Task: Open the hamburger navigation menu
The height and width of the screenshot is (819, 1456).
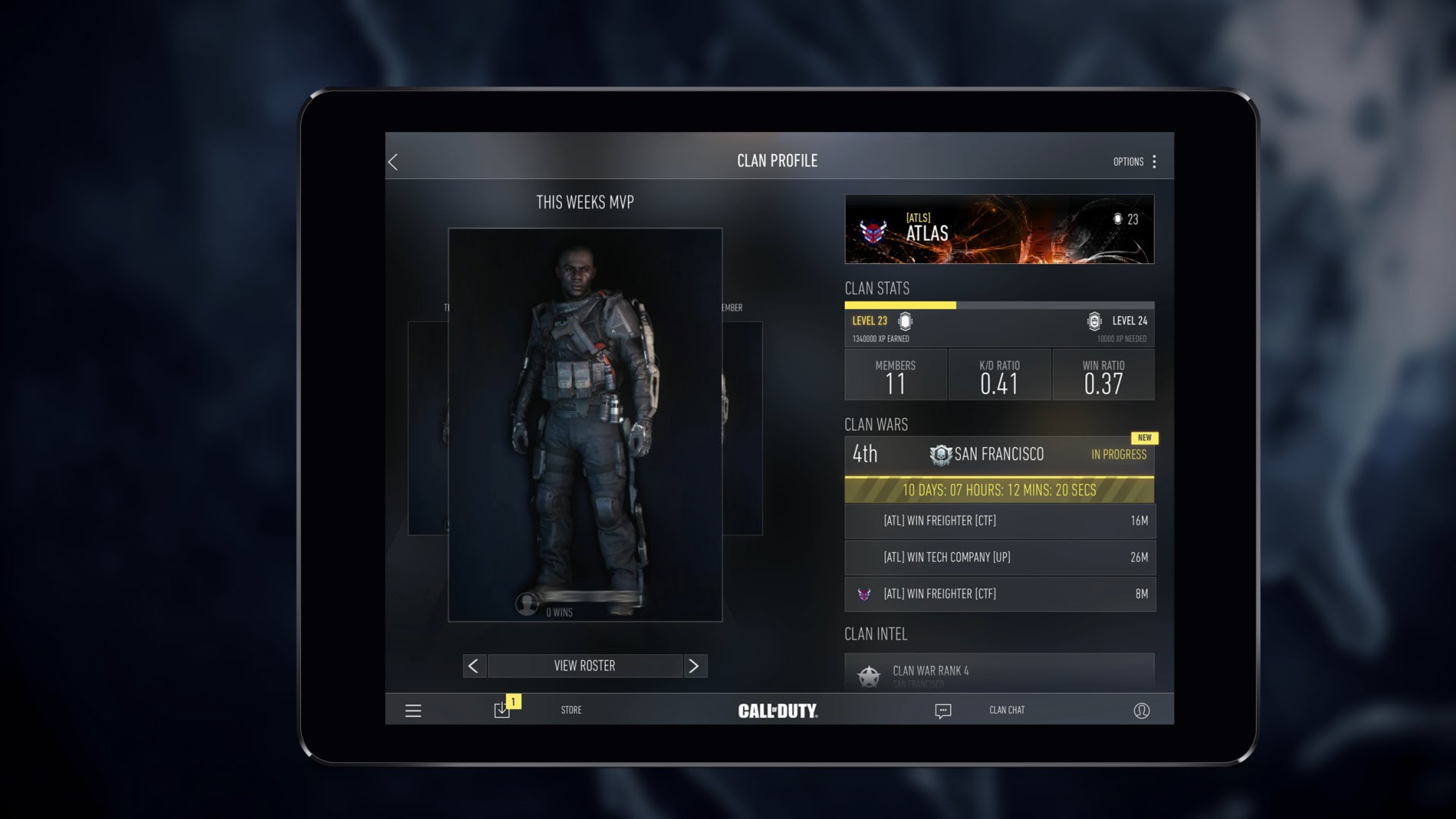Action: tap(413, 711)
